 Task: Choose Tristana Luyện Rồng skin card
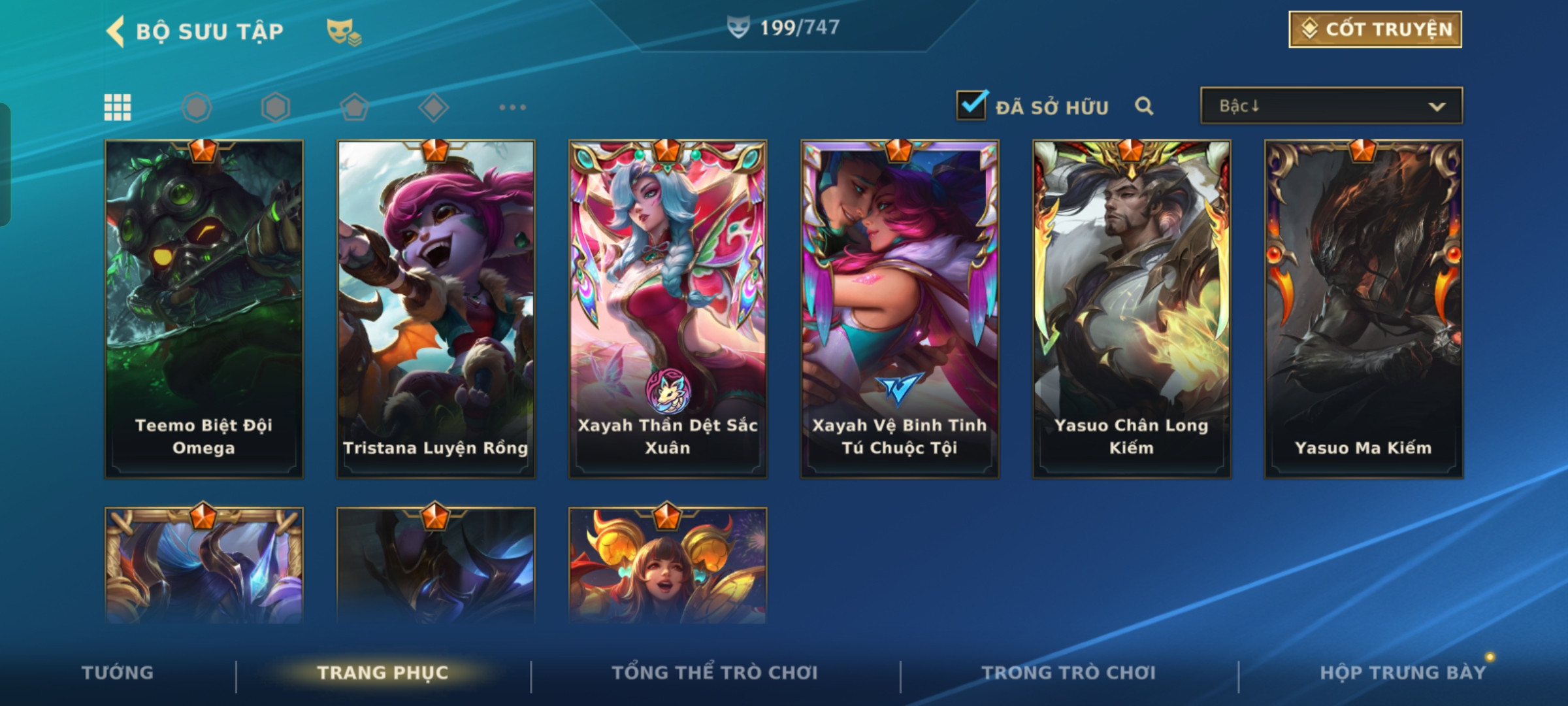pyautogui.click(x=436, y=309)
